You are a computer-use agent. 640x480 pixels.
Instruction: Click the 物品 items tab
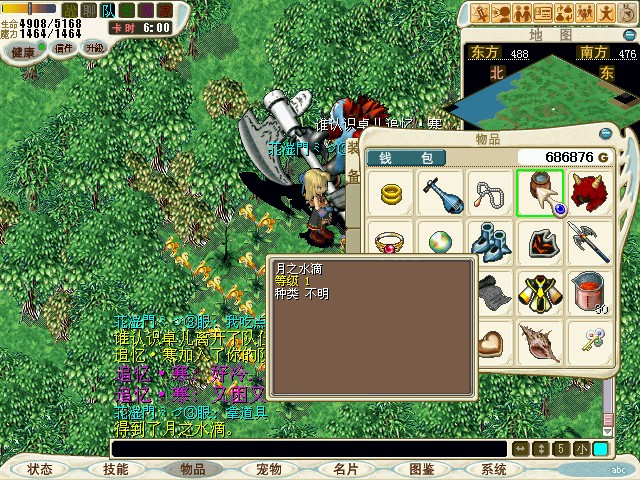point(192,468)
